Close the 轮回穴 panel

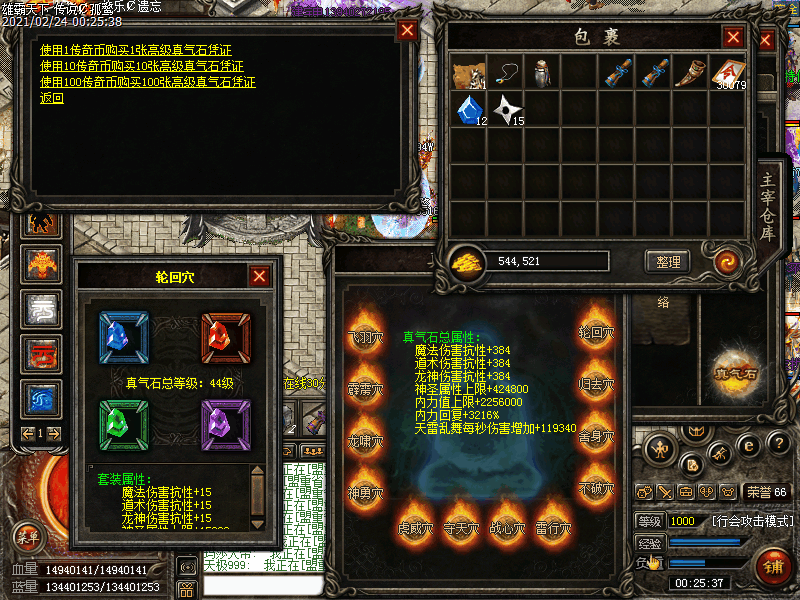259,277
